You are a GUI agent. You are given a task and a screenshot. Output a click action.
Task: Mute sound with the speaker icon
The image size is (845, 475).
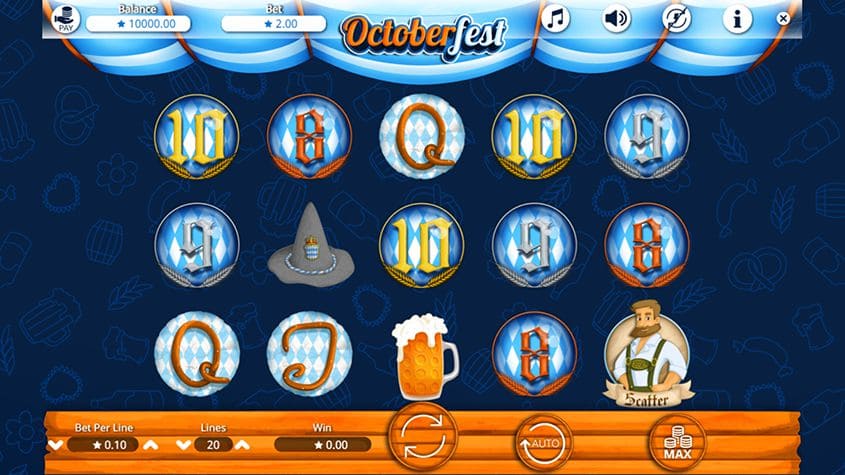(x=615, y=18)
